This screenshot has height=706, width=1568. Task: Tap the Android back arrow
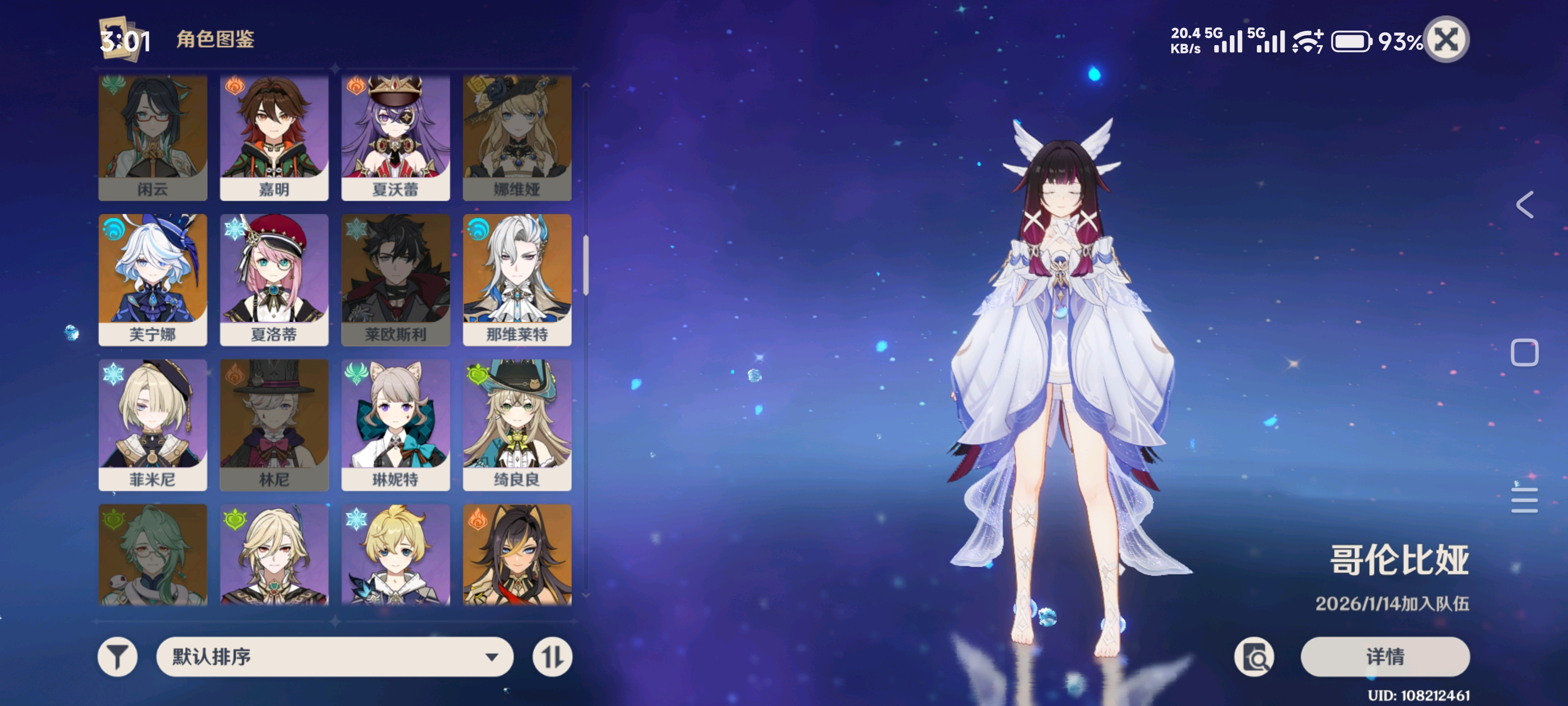(1524, 204)
